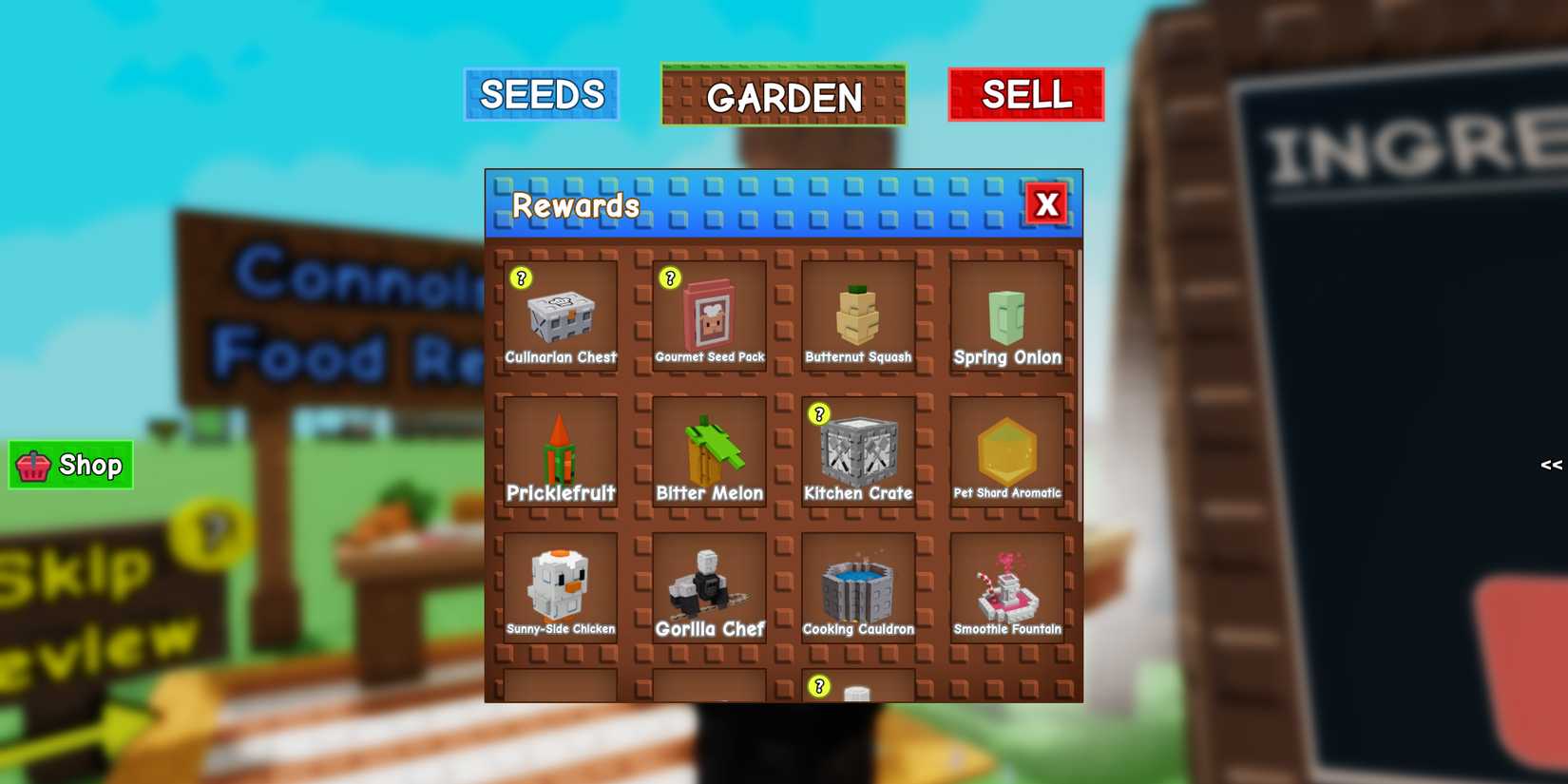1568x784 pixels.
Task: Collapse the side panel with the << arrow
Action: [x=1551, y=465]
